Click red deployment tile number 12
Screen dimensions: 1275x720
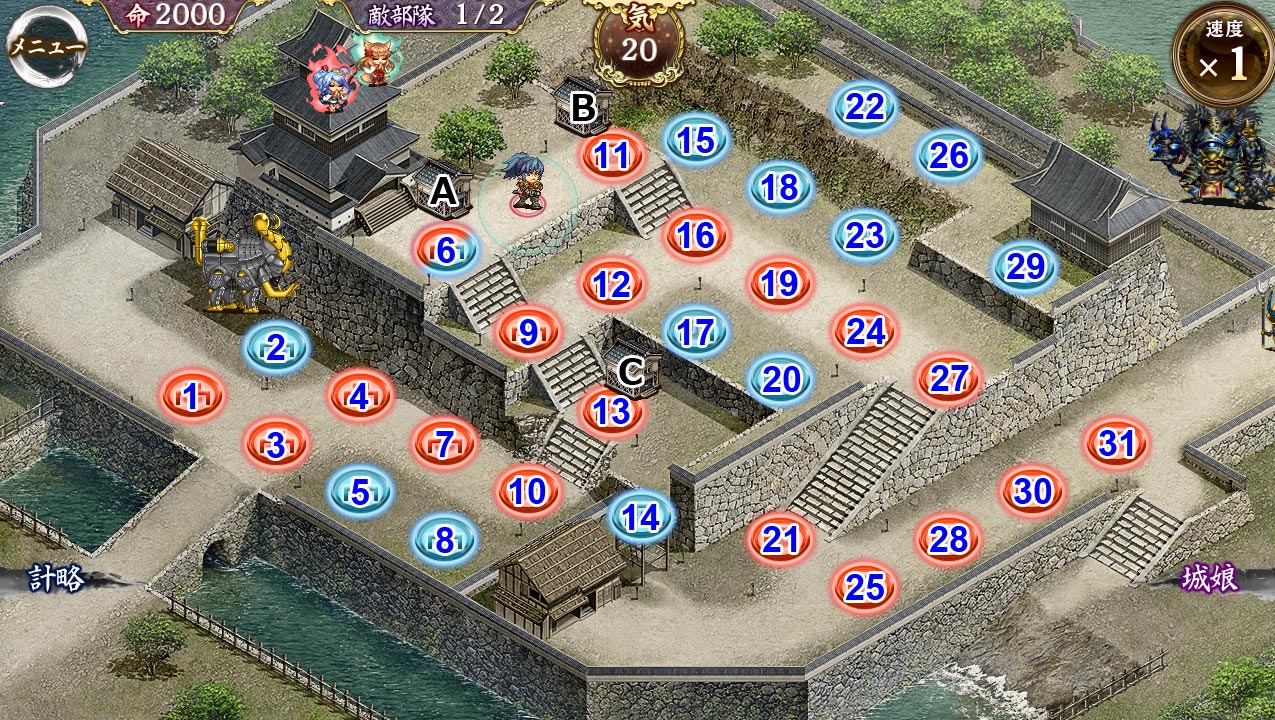(612, 285)
